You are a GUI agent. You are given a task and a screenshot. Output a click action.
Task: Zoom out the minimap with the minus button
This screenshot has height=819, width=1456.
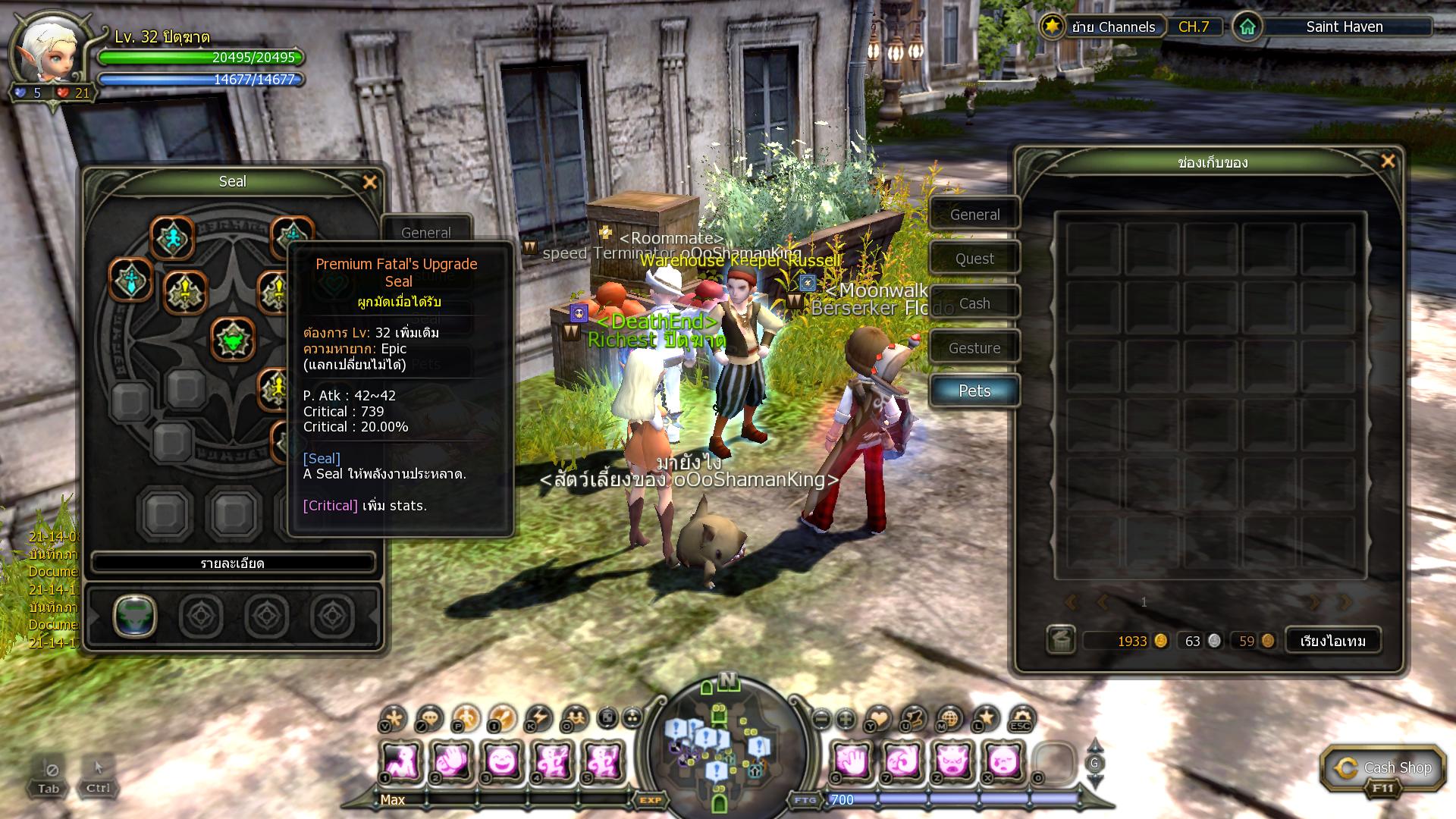821,718
